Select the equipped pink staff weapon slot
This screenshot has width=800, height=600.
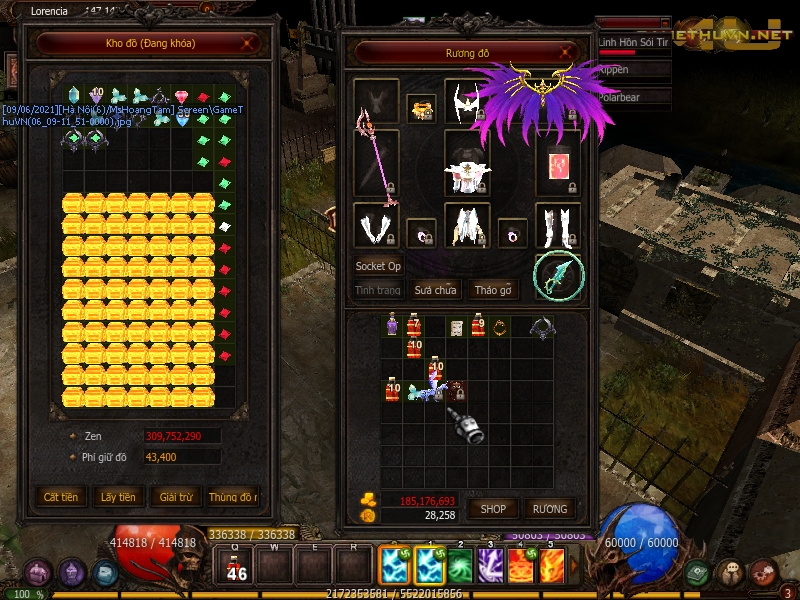click(376, 162)
